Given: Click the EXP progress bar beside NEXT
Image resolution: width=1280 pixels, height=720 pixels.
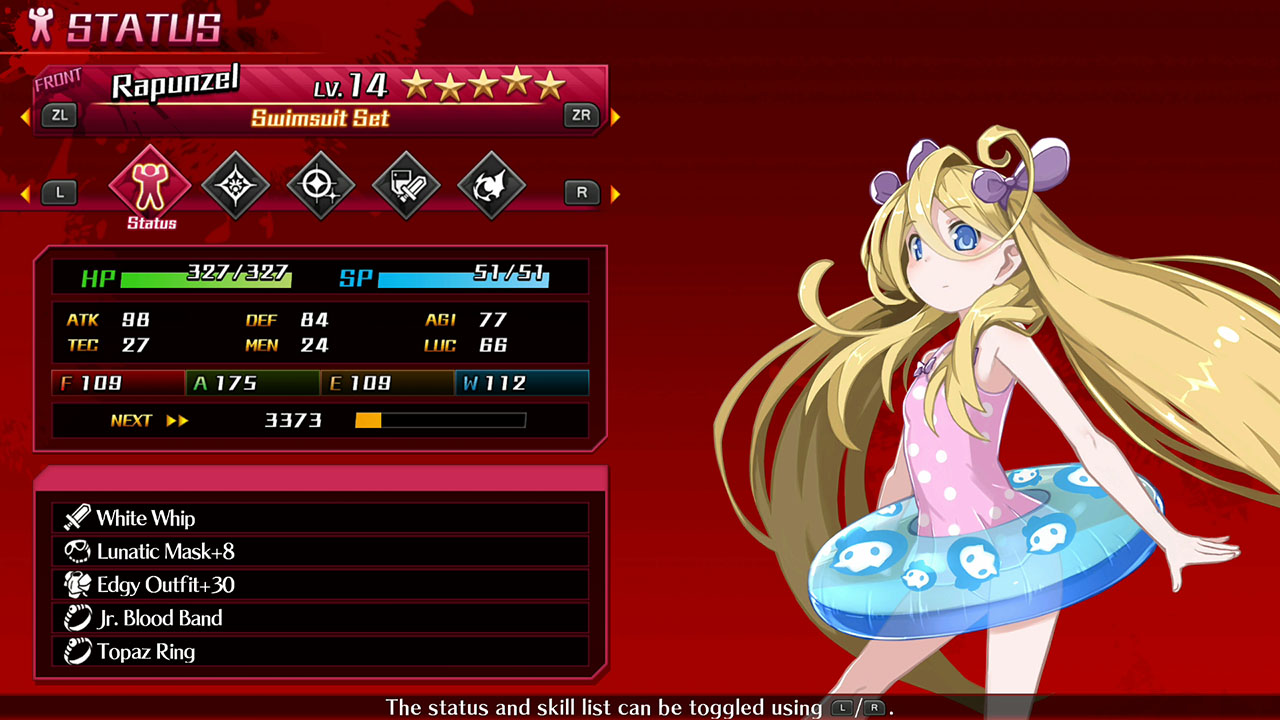Looking at the screenshot, I should (439, 420).
